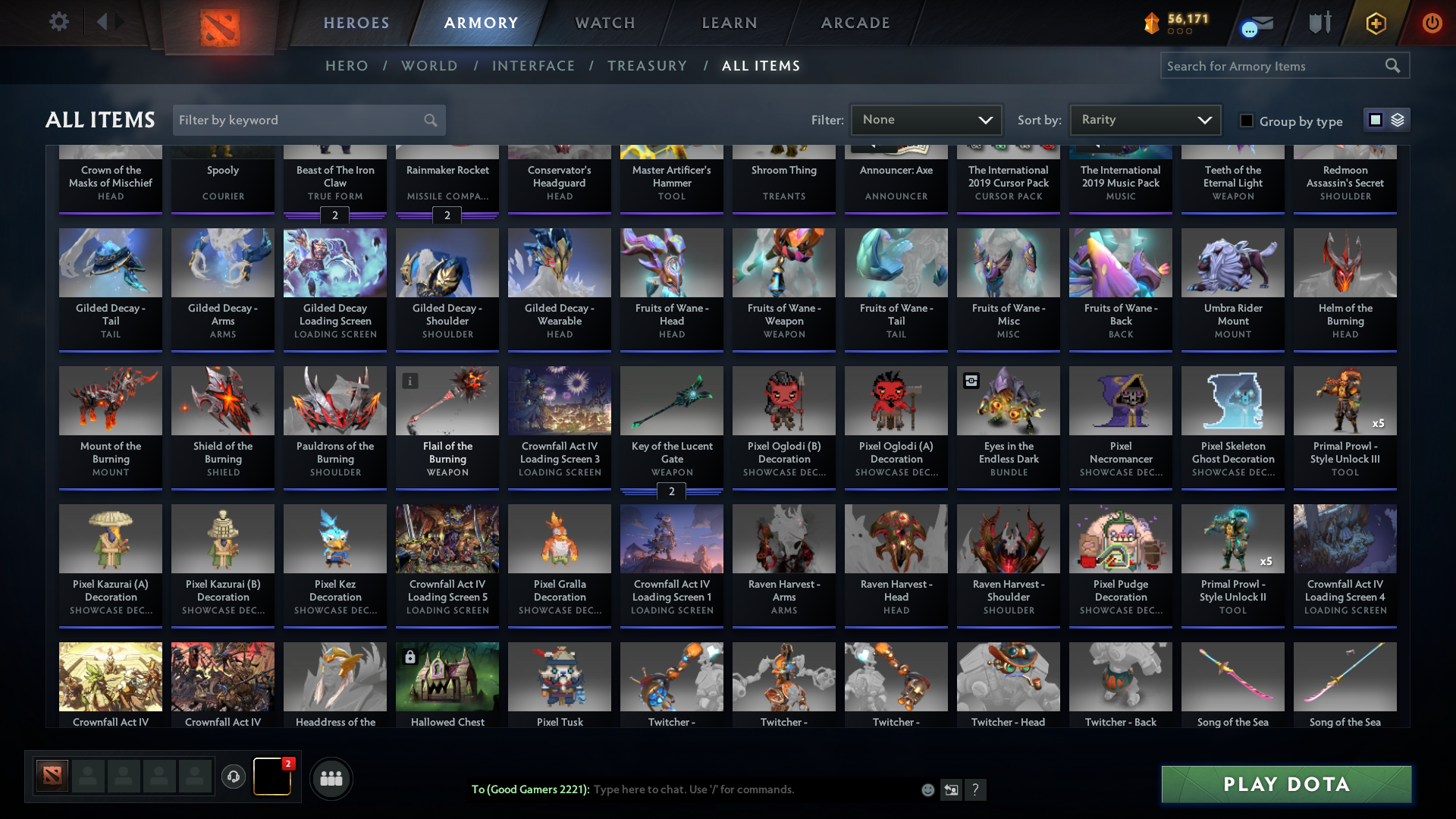Switch to stacked list view toggle

coord(1399,120)
